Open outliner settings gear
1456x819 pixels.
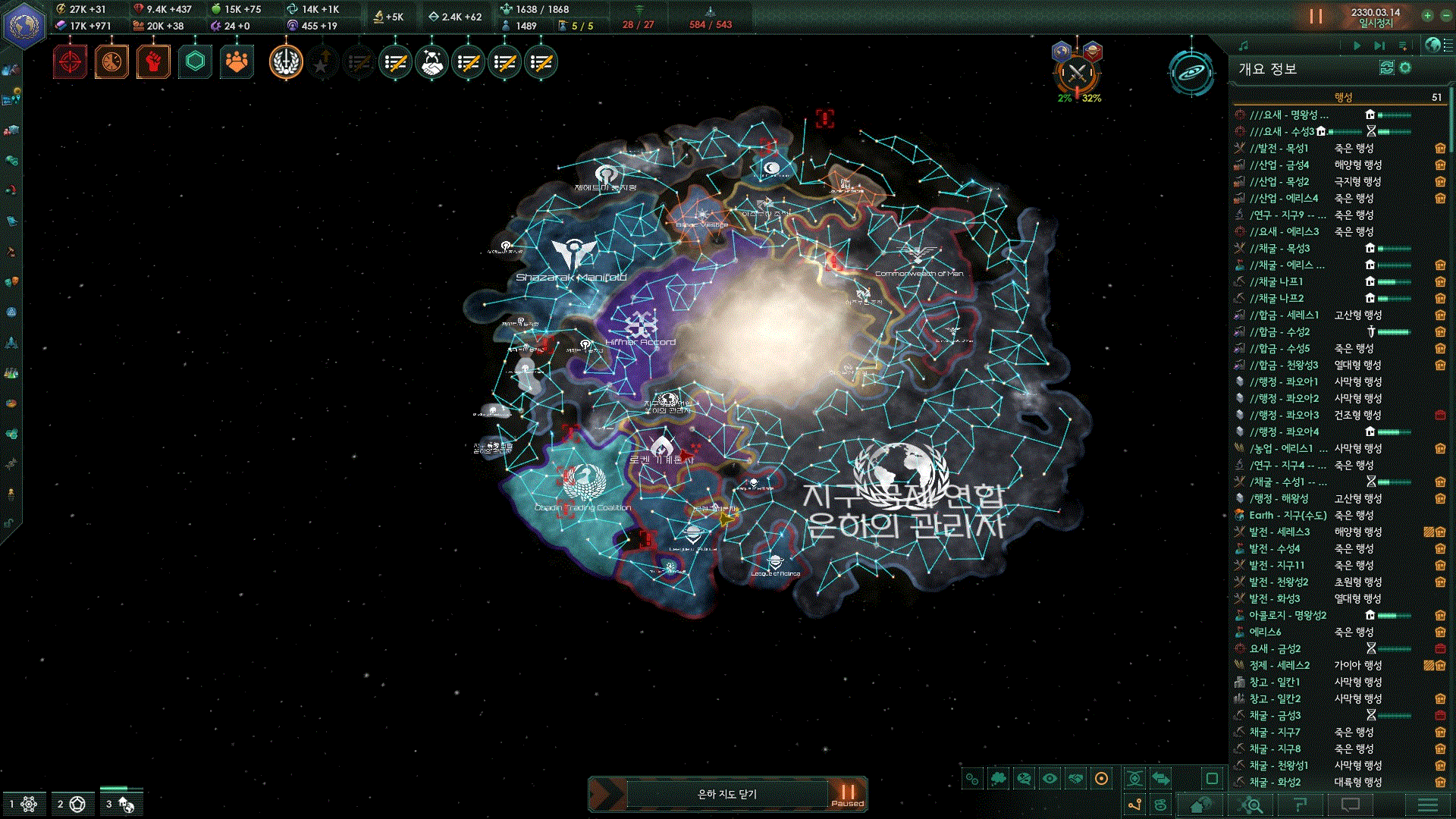pos(1405,68)
